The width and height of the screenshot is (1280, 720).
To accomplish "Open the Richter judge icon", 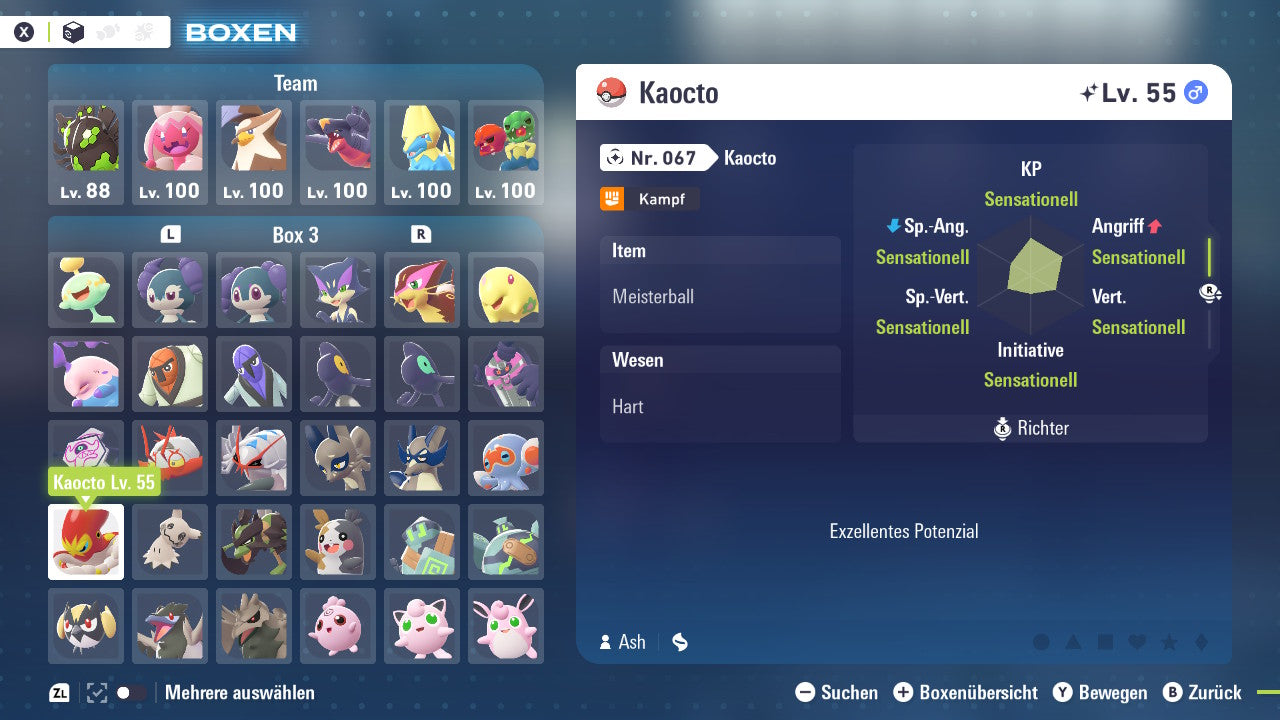I will click(x=1002, y=428).
